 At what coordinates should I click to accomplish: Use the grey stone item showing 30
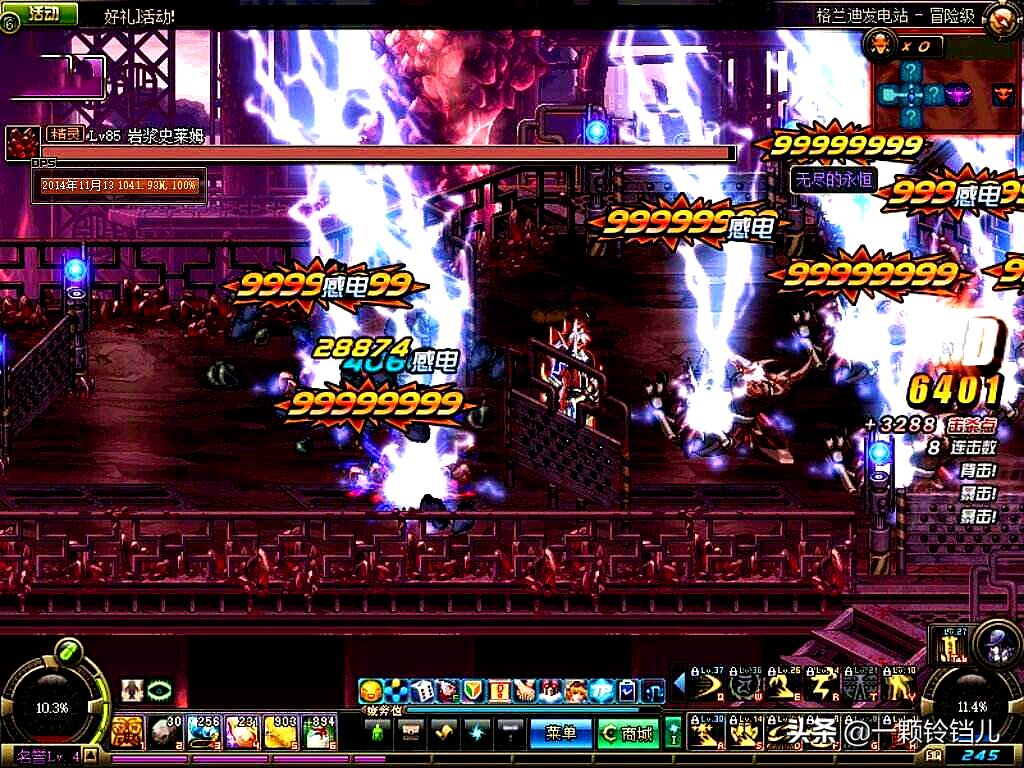[x=164, y=733]
